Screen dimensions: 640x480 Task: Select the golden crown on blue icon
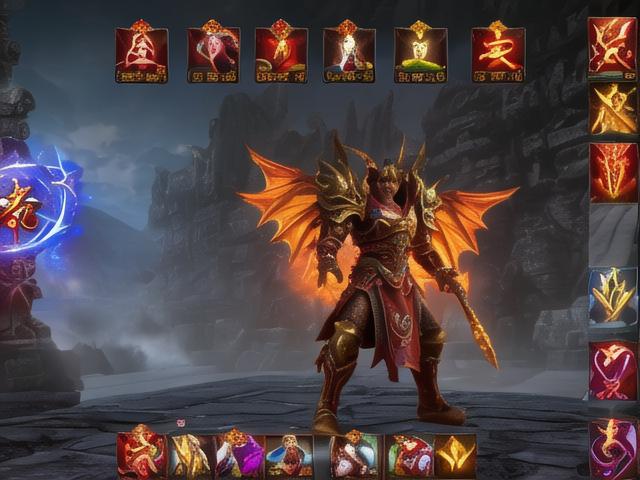[x=612, y=296]
